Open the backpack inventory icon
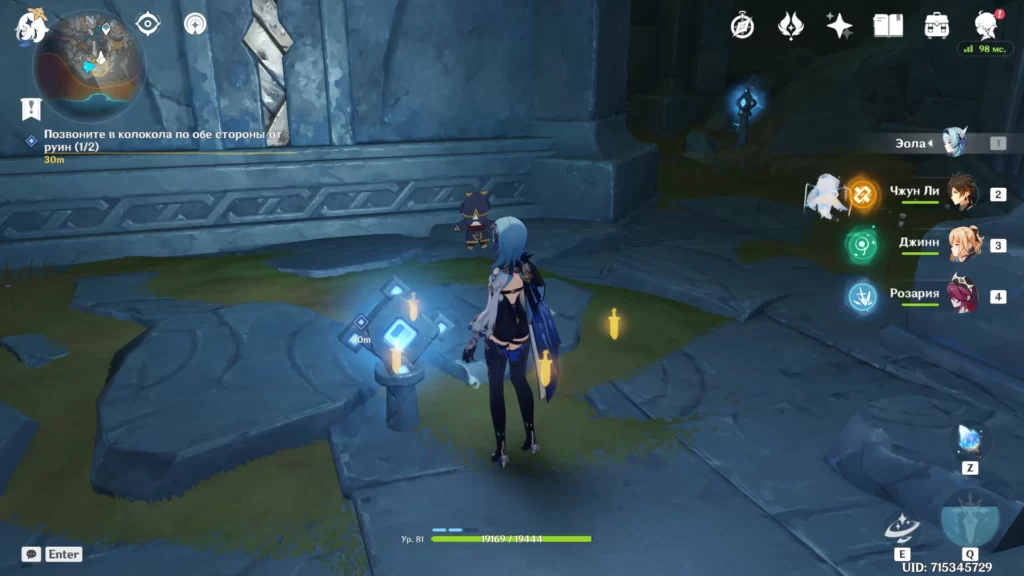The width and height of the screenshot is (1024, 576). 937,26
